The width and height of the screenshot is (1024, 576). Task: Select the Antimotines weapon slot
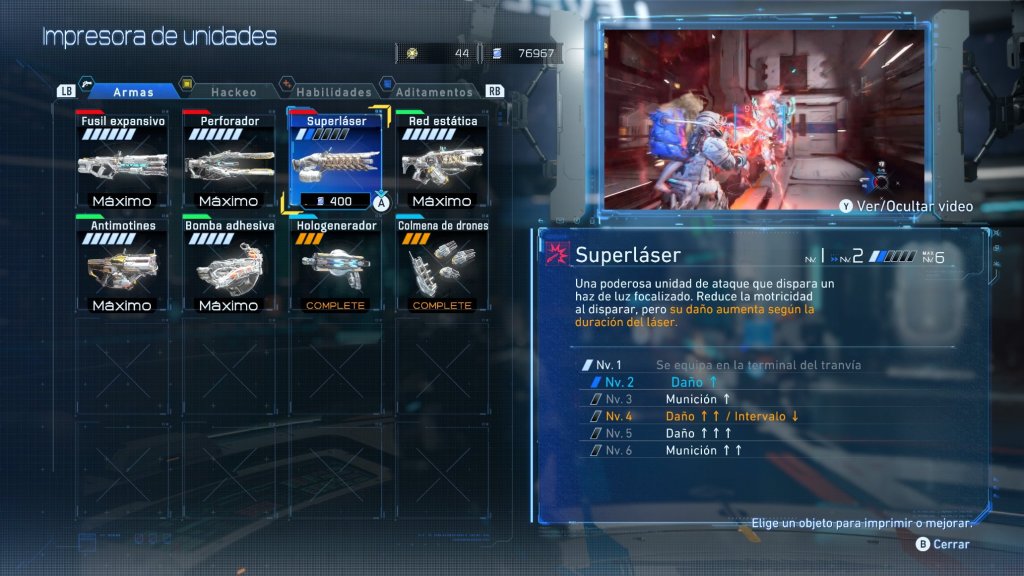122,267
